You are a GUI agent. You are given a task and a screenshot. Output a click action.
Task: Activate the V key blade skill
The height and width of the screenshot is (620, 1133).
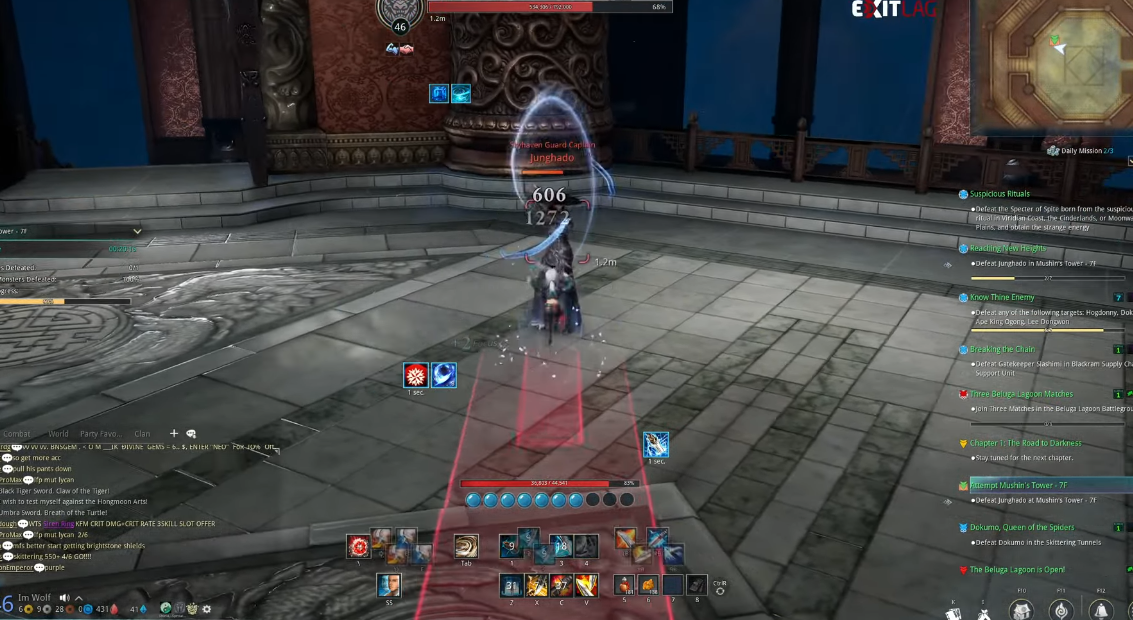(x=586, y=585)
